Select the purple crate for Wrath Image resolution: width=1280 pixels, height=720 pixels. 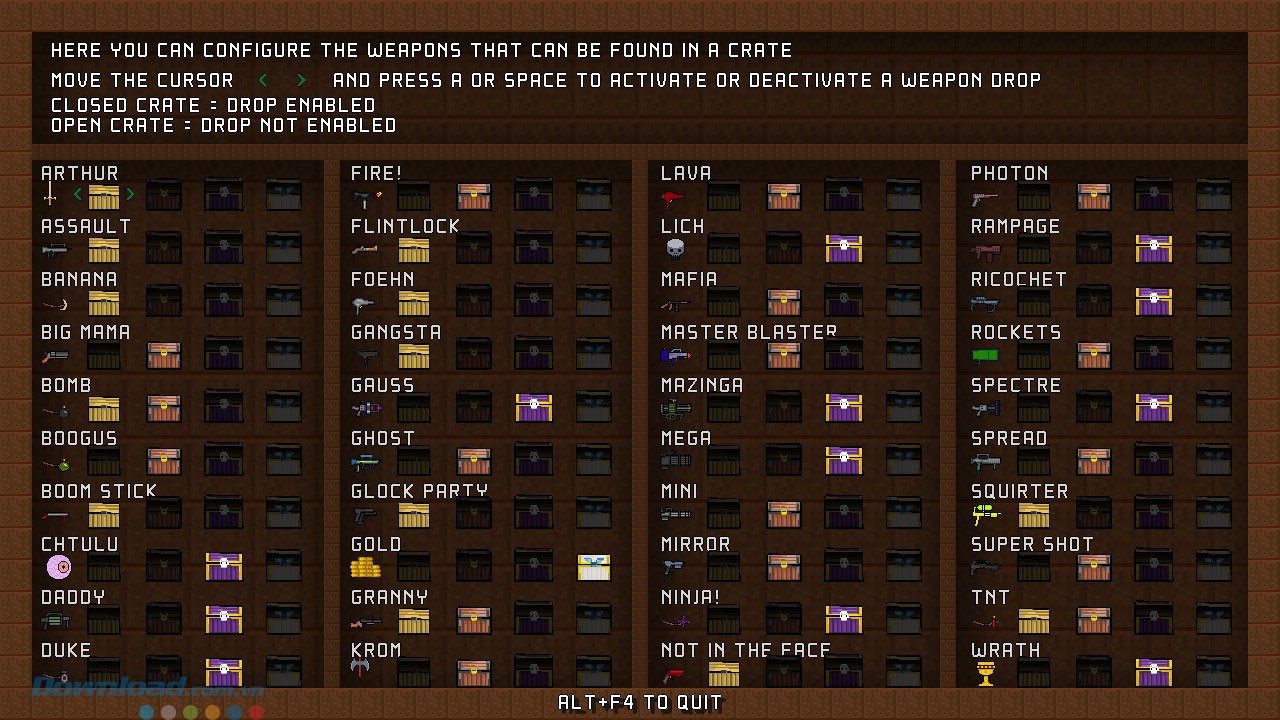click(1154, 672)
